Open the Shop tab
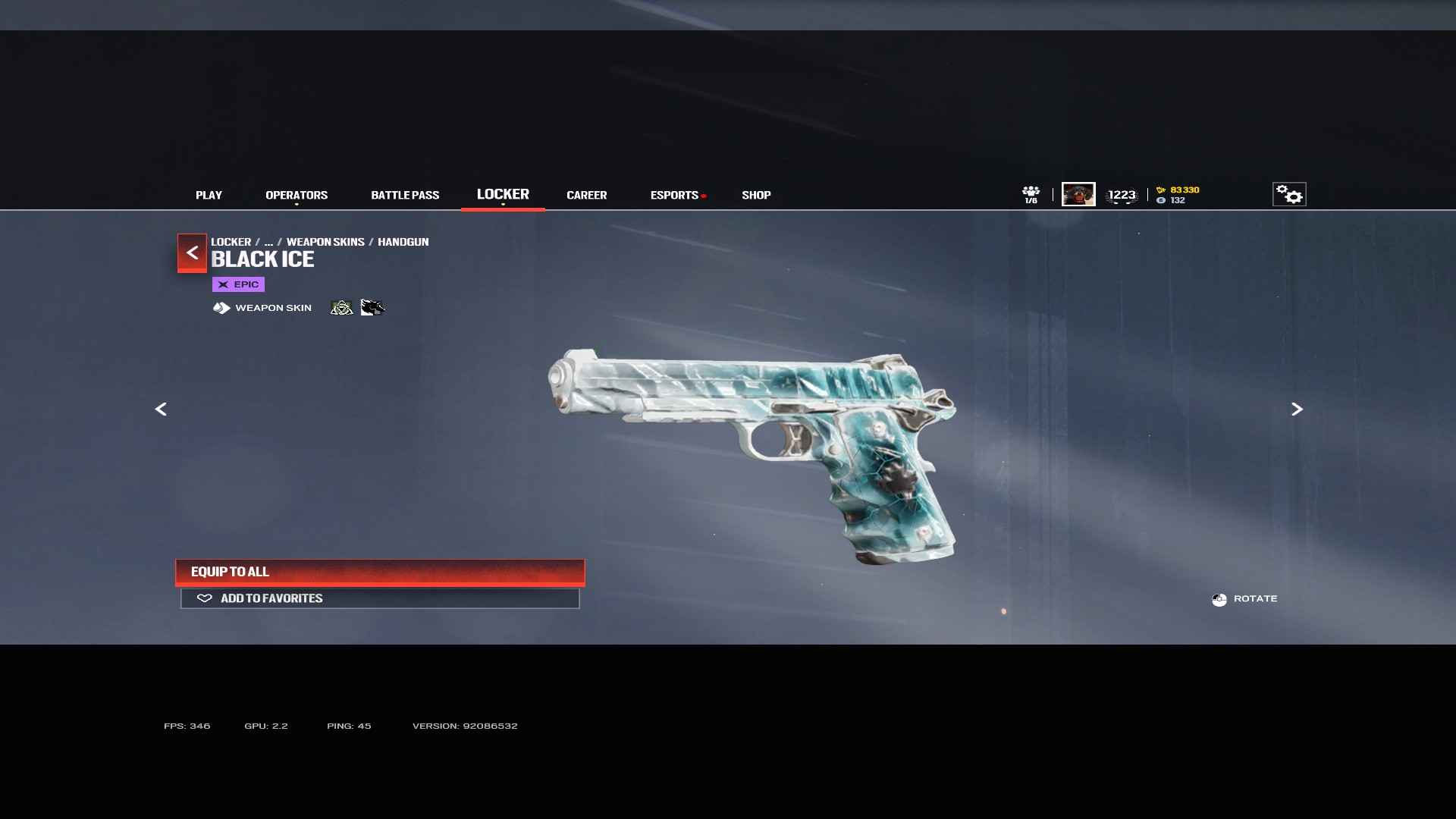The height and width of the screenshot is (819, 1456). point(756,195)
